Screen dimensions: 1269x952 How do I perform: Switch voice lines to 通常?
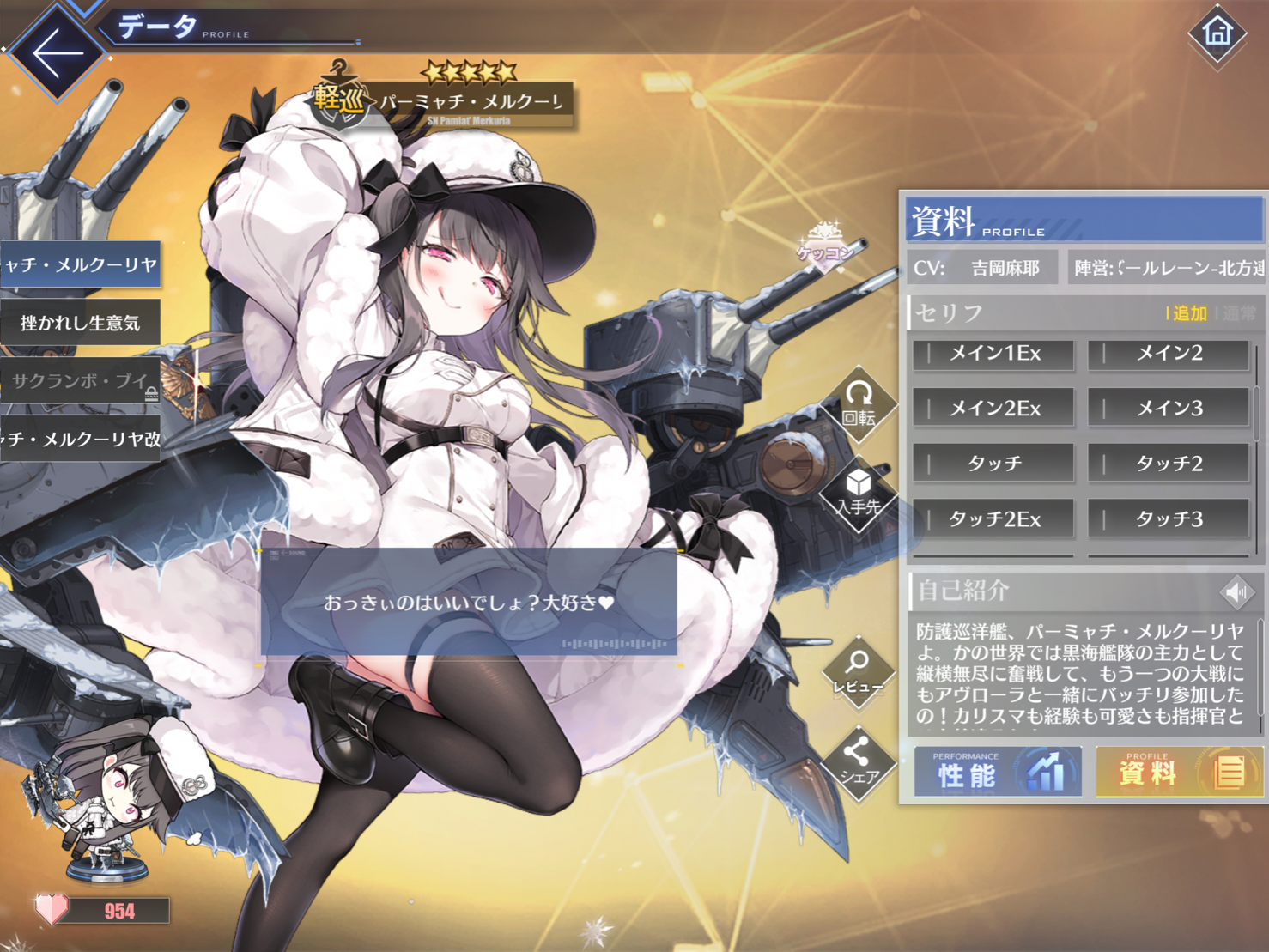[x=1239, y=313]
